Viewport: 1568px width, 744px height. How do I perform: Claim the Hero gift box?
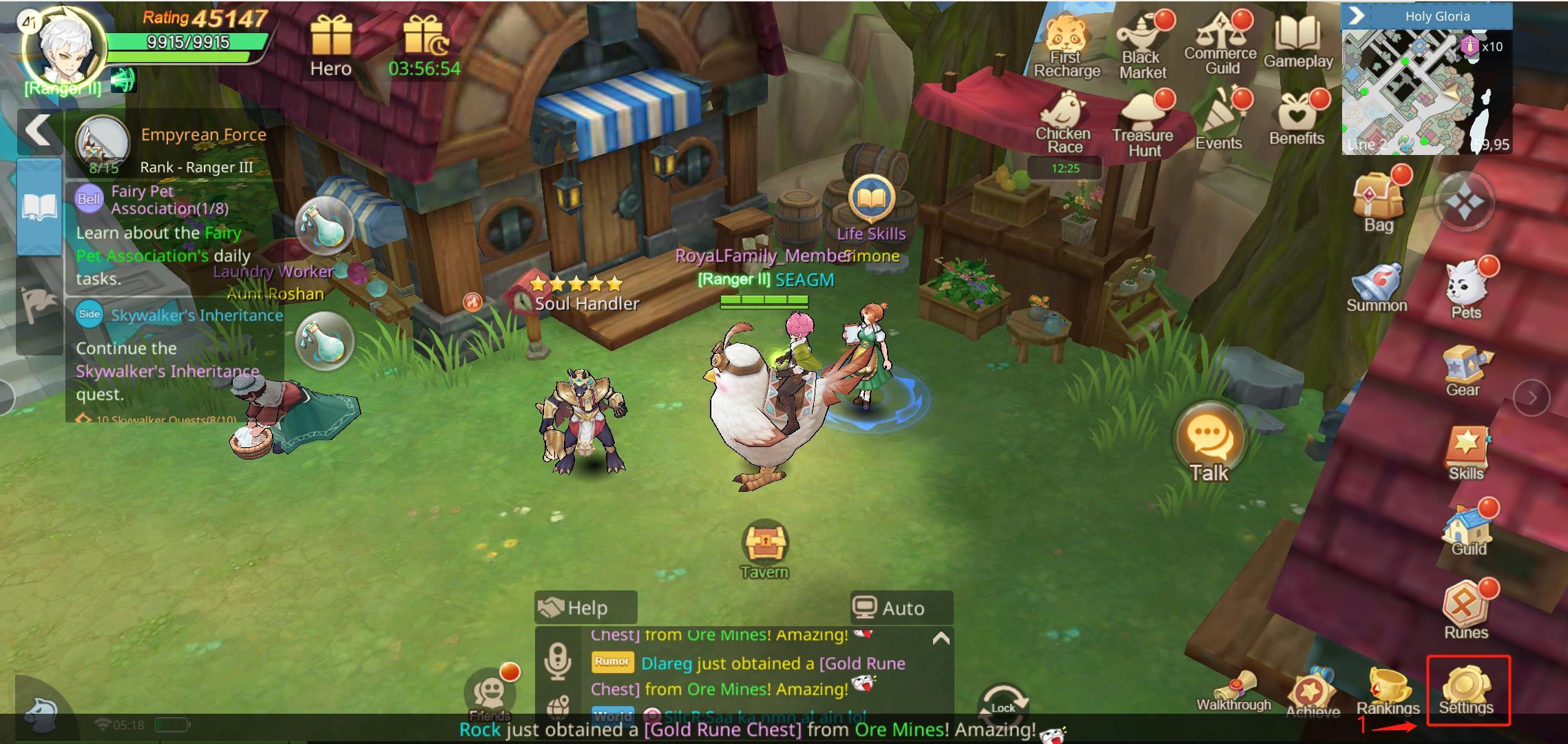tap(331, 45)
